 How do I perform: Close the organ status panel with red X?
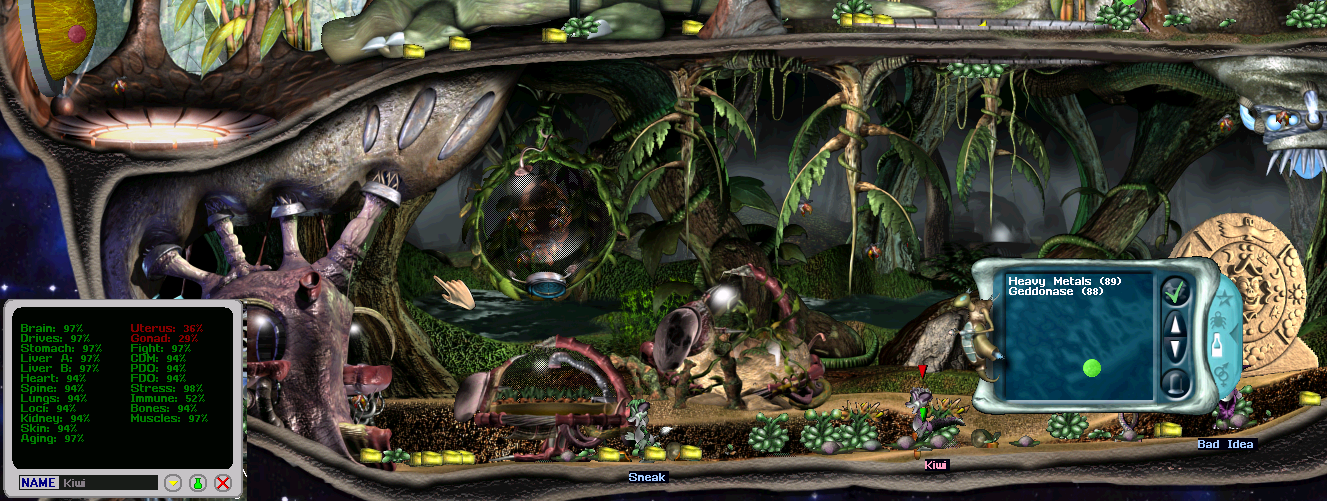[223, 483]
